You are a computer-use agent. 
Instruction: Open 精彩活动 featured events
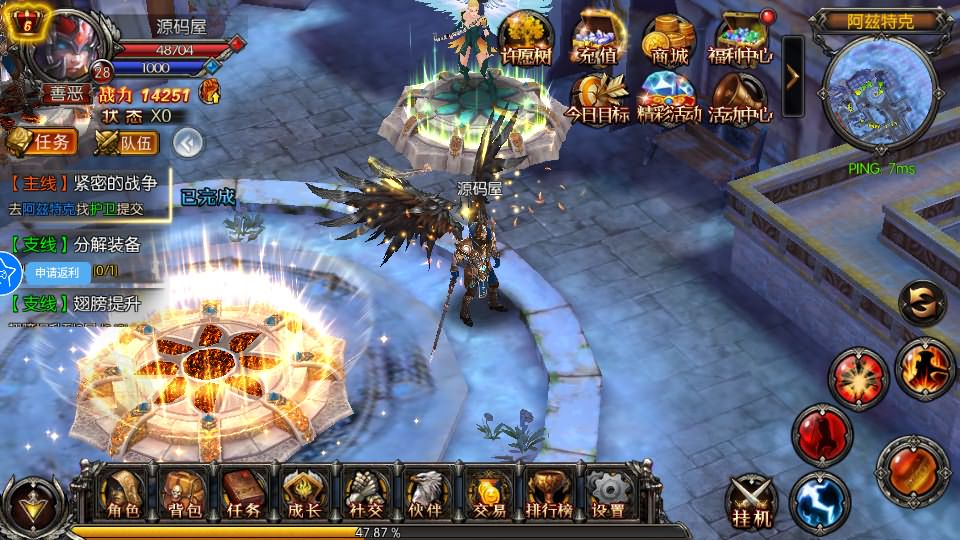coord(669,98)
